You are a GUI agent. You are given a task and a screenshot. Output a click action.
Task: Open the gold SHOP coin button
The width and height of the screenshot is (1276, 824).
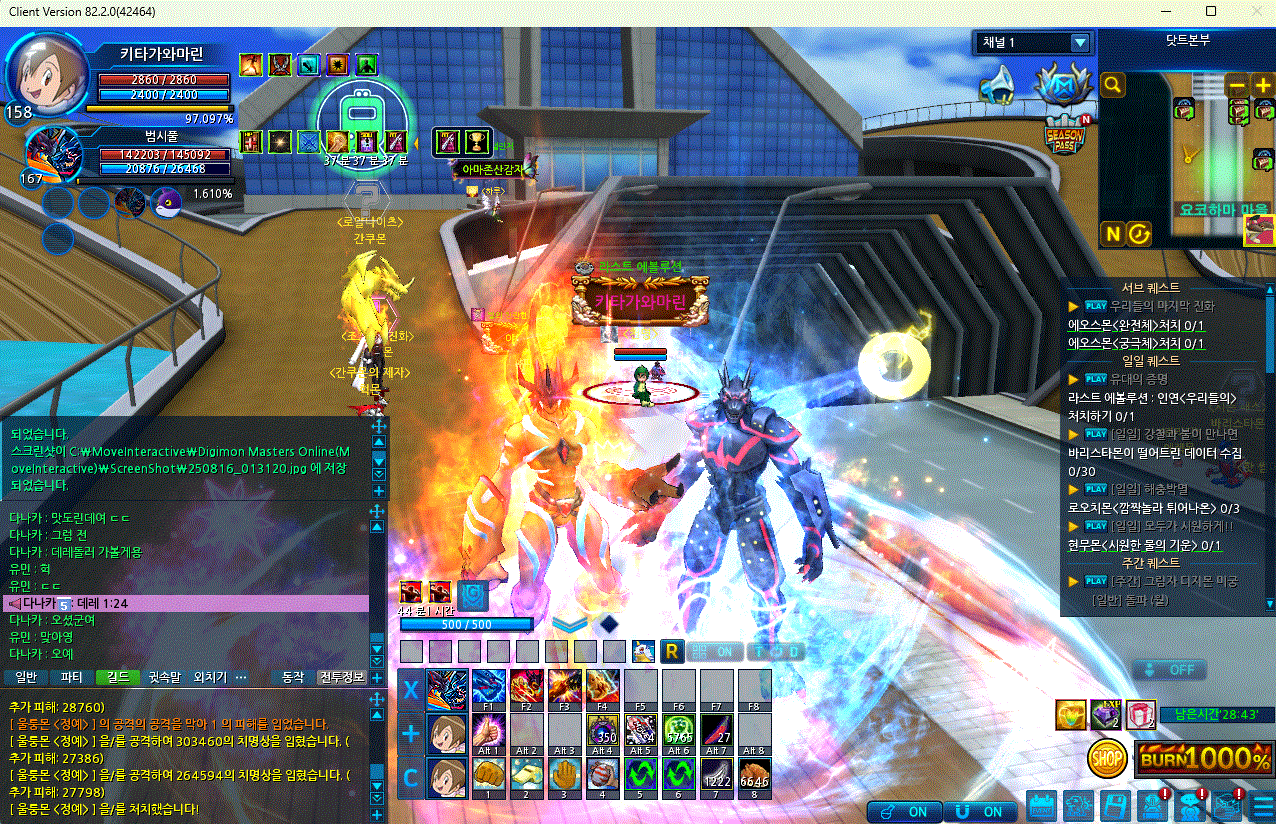[1107, 758]
